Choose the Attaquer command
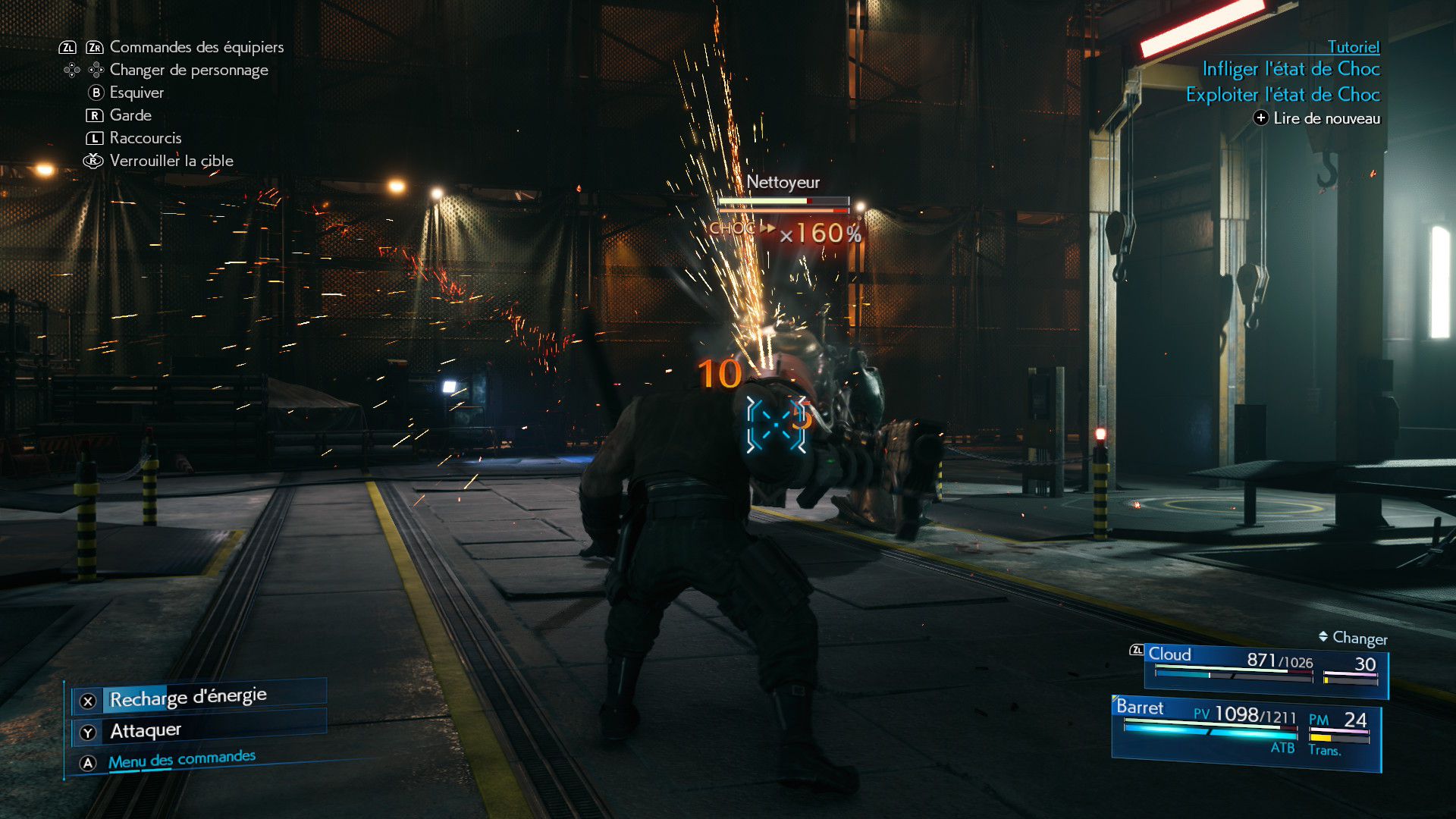The width and height of the screenshot is (1456, 819). point(146,731)
